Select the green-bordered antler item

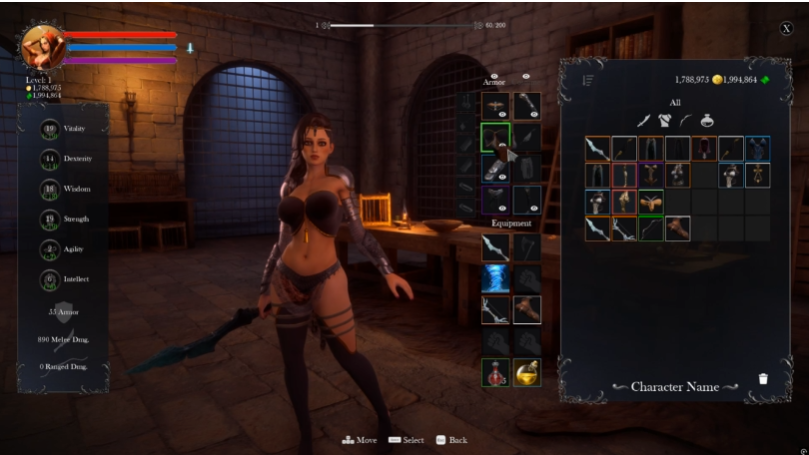(651, 202)
